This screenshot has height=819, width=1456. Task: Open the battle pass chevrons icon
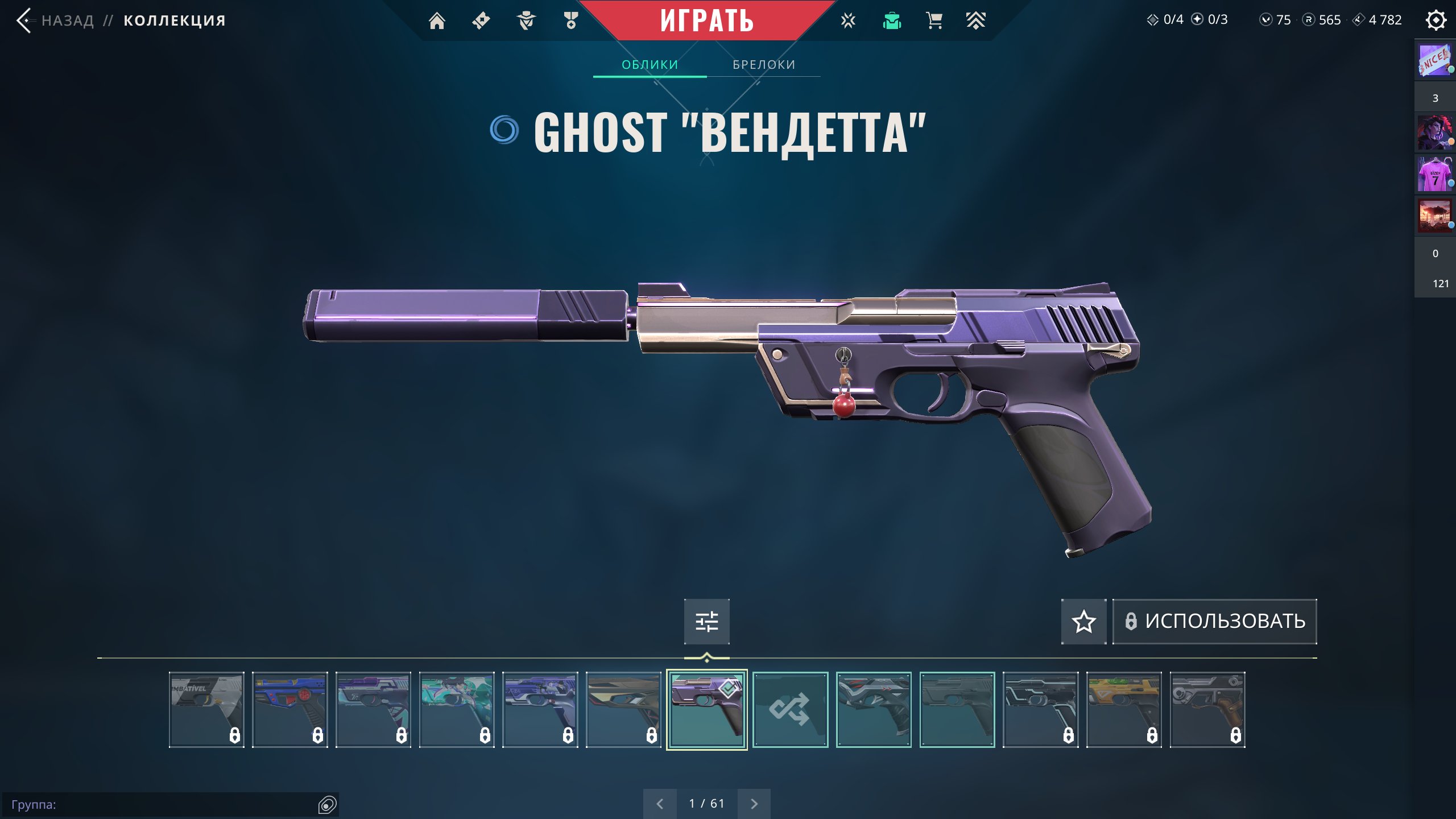975,21
